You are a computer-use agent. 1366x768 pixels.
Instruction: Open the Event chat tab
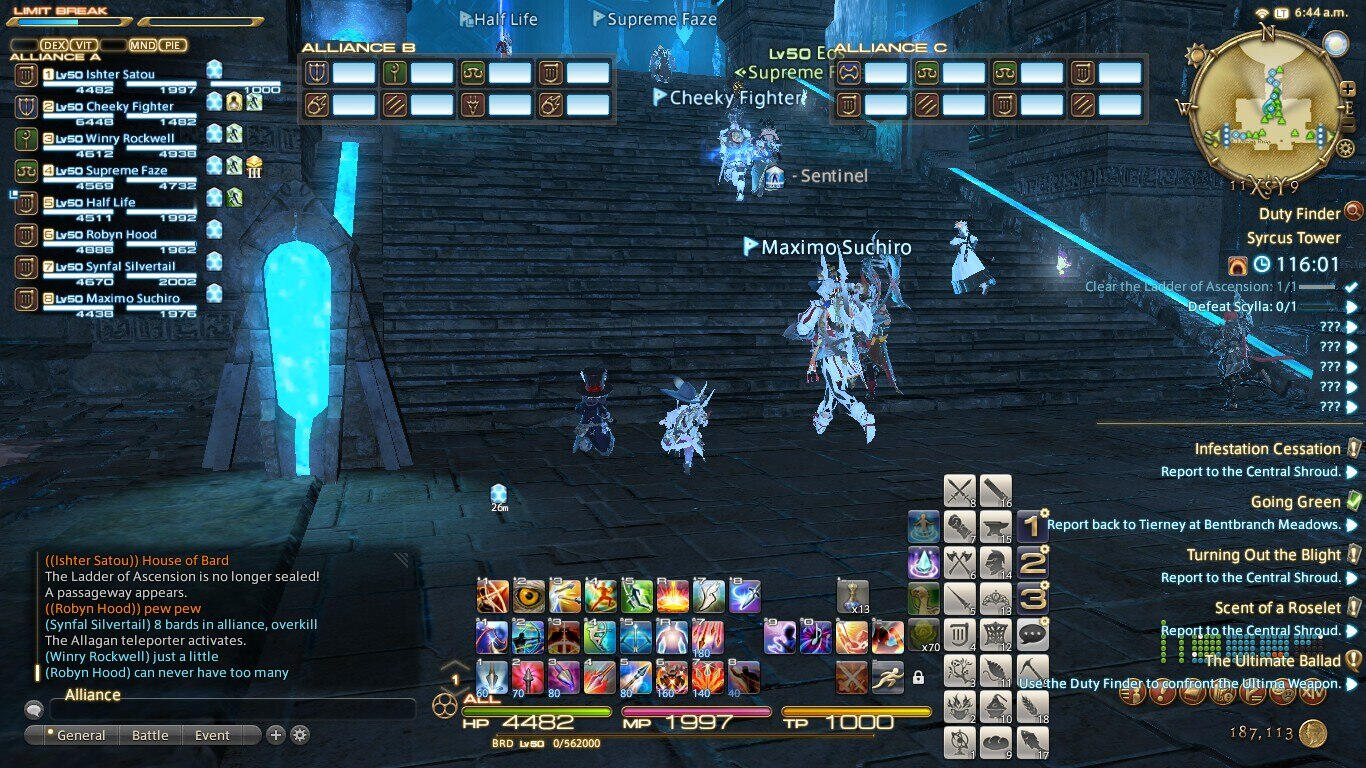point(212,735)
